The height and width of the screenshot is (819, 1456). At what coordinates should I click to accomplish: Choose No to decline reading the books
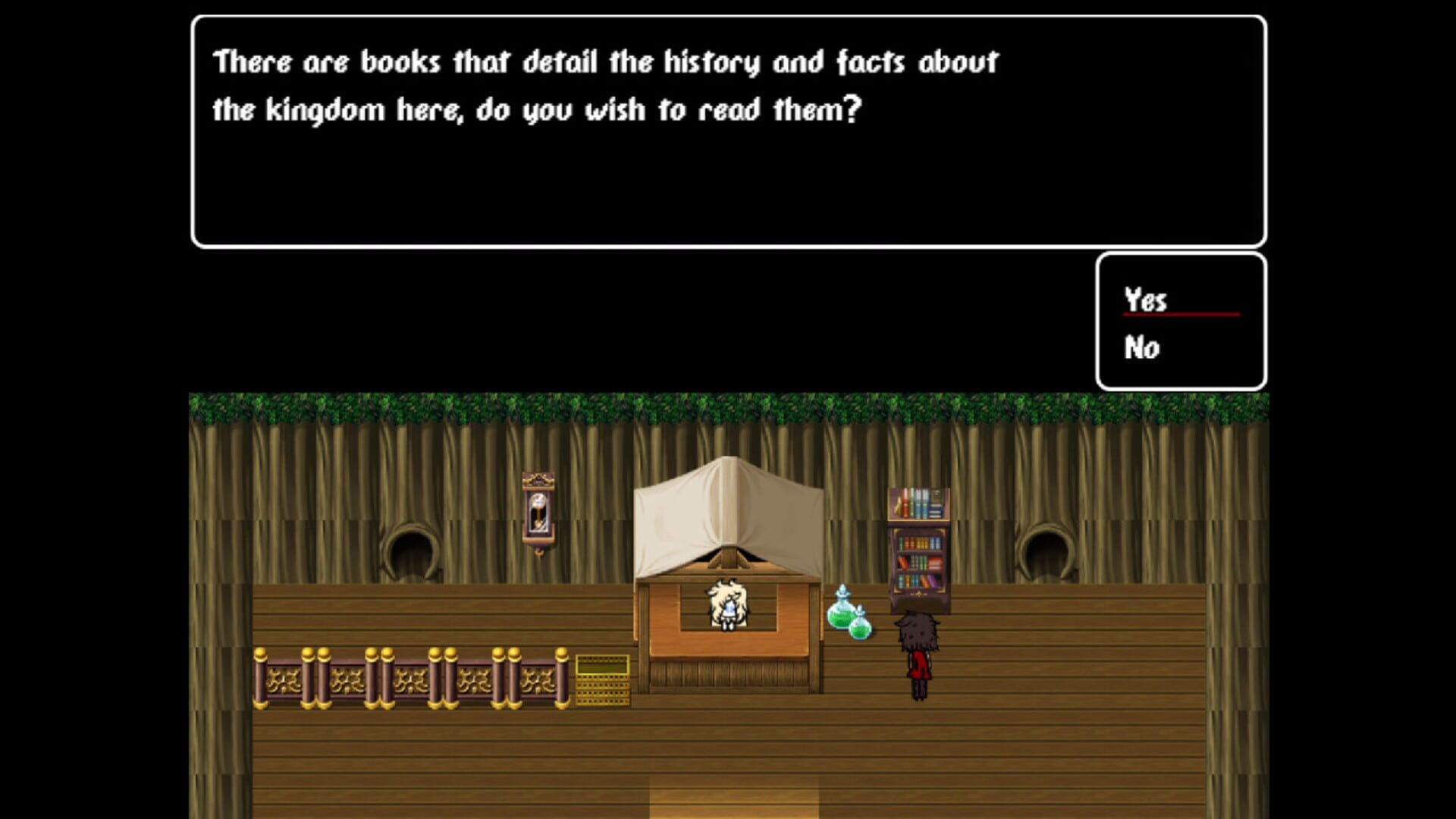[x=1141, y=349]
